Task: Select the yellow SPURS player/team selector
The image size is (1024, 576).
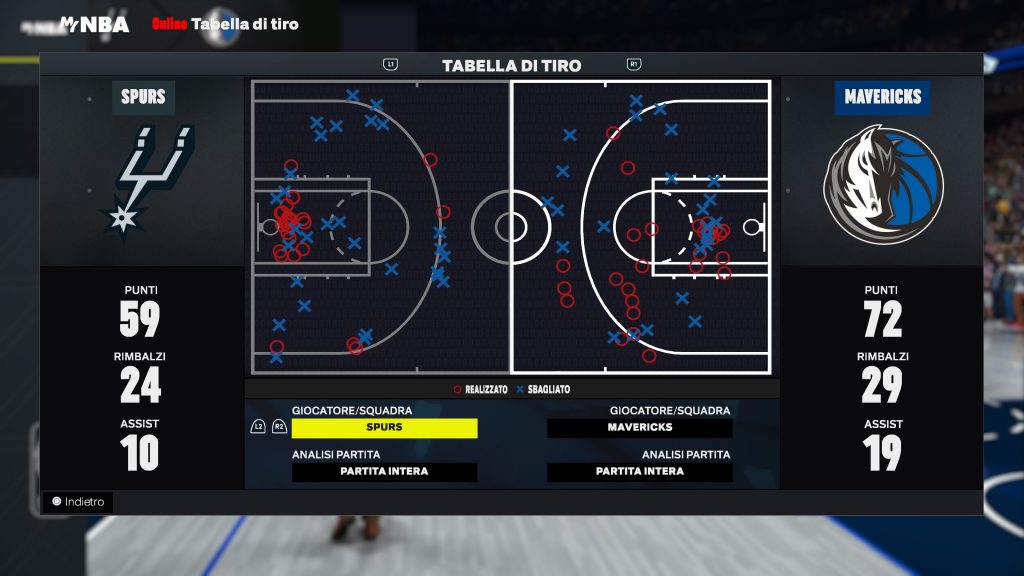Action: point(384,428)
